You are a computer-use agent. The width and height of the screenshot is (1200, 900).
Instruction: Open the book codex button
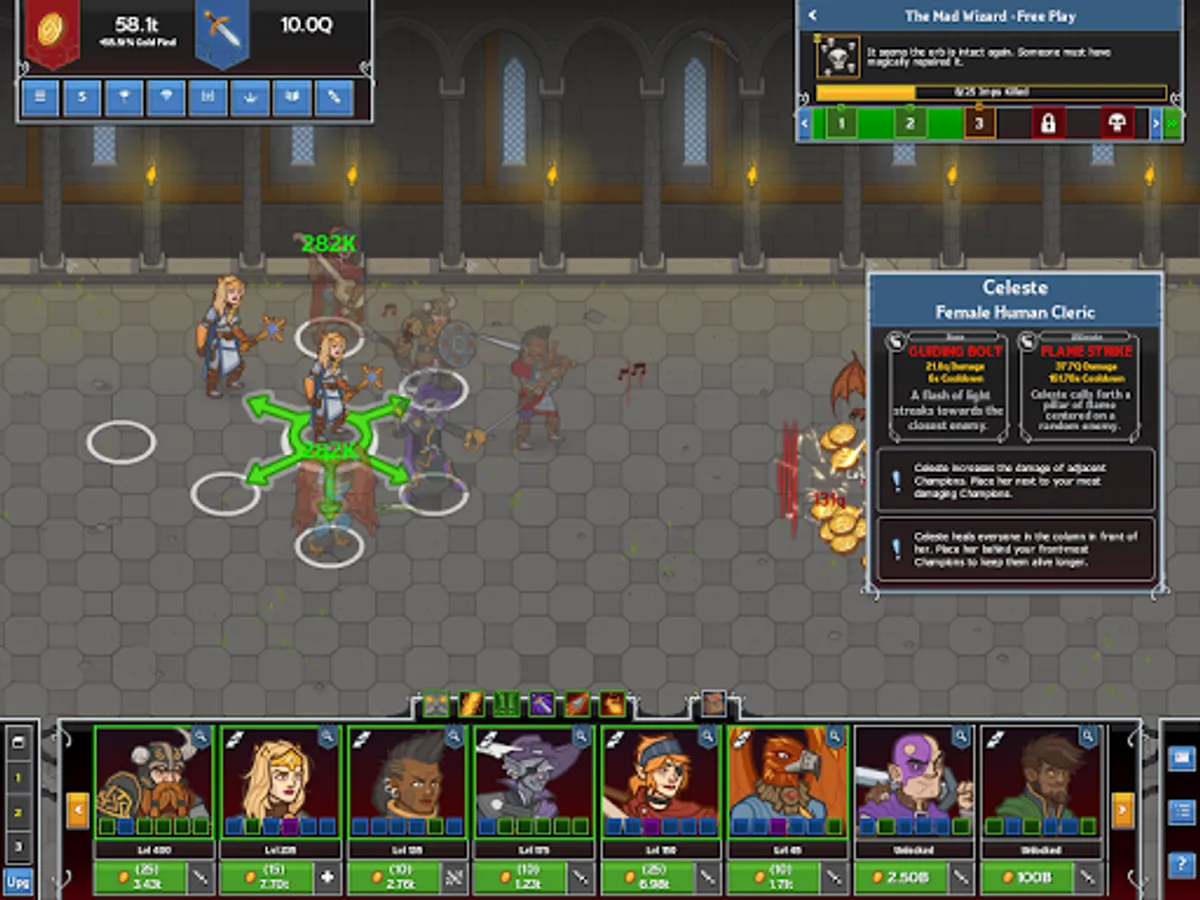point(292,98)
